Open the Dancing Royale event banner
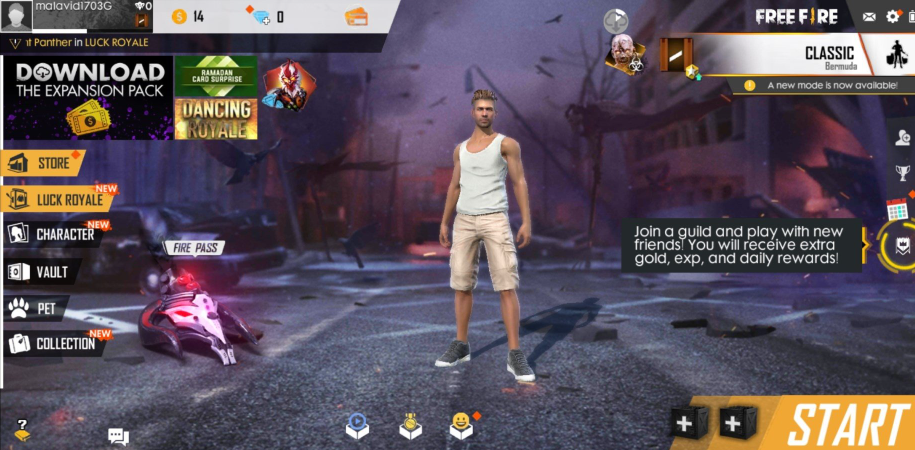Screen dimensions: 915x450 point(215,119)
